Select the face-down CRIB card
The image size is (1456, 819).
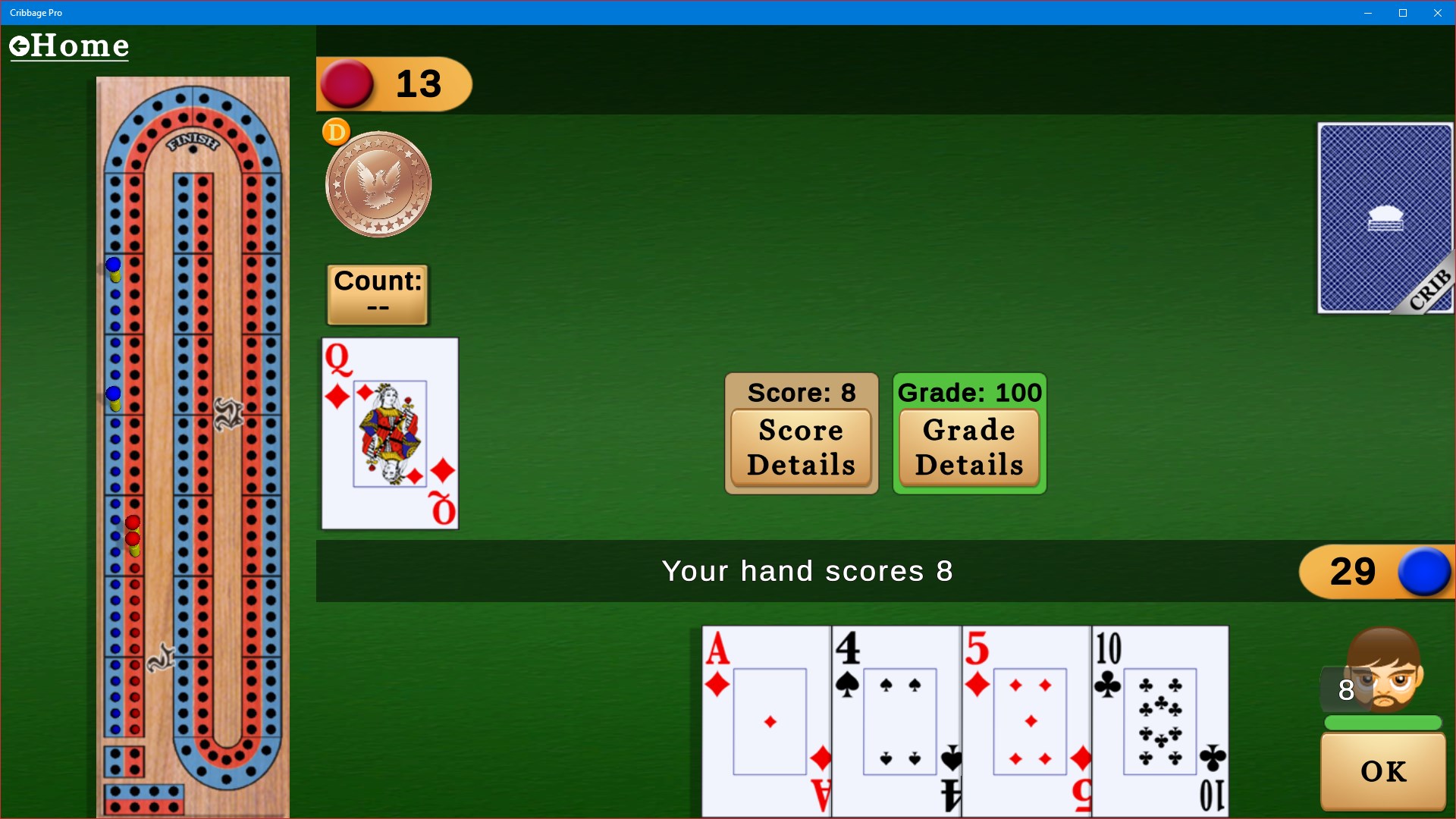(1384, 218)
